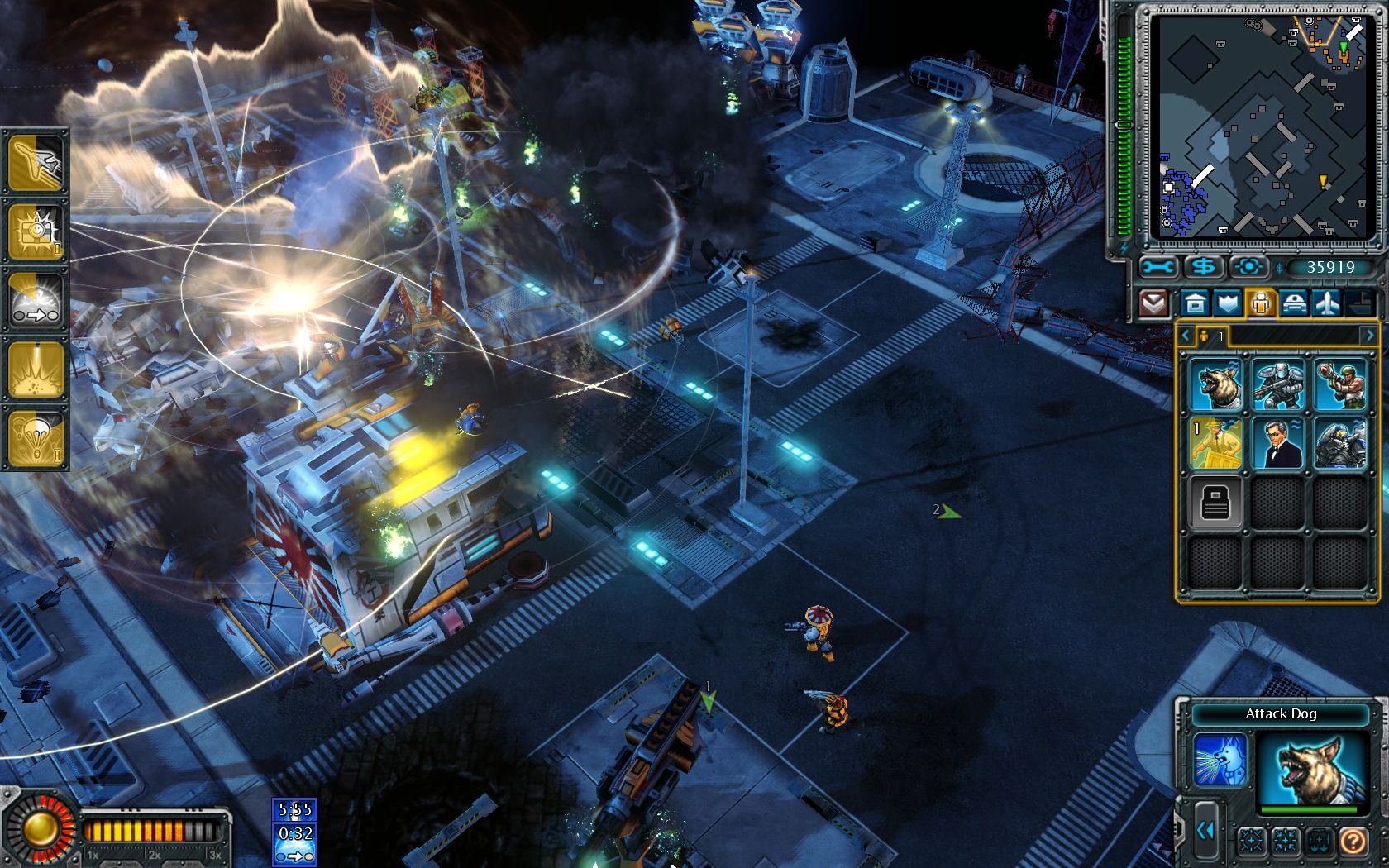Open the infantry production tab

(1260, 303)
